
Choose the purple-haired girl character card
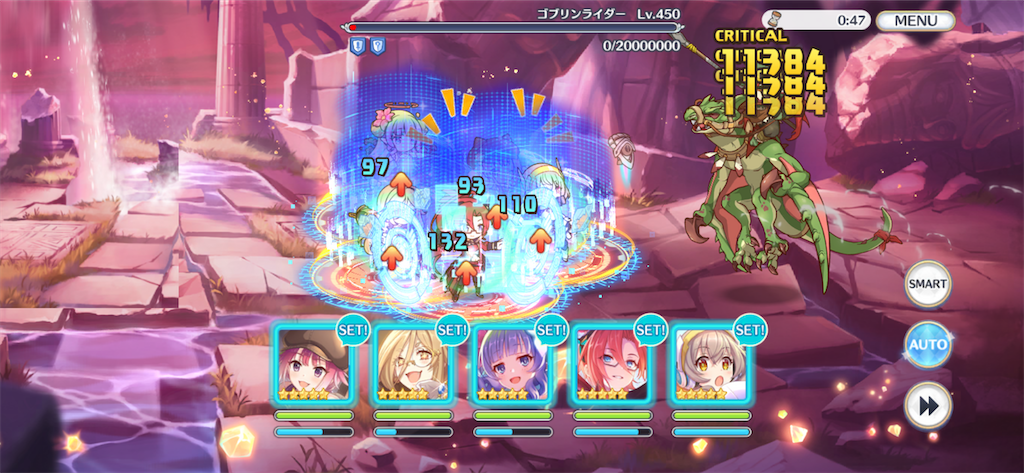(x=512, y=364)
